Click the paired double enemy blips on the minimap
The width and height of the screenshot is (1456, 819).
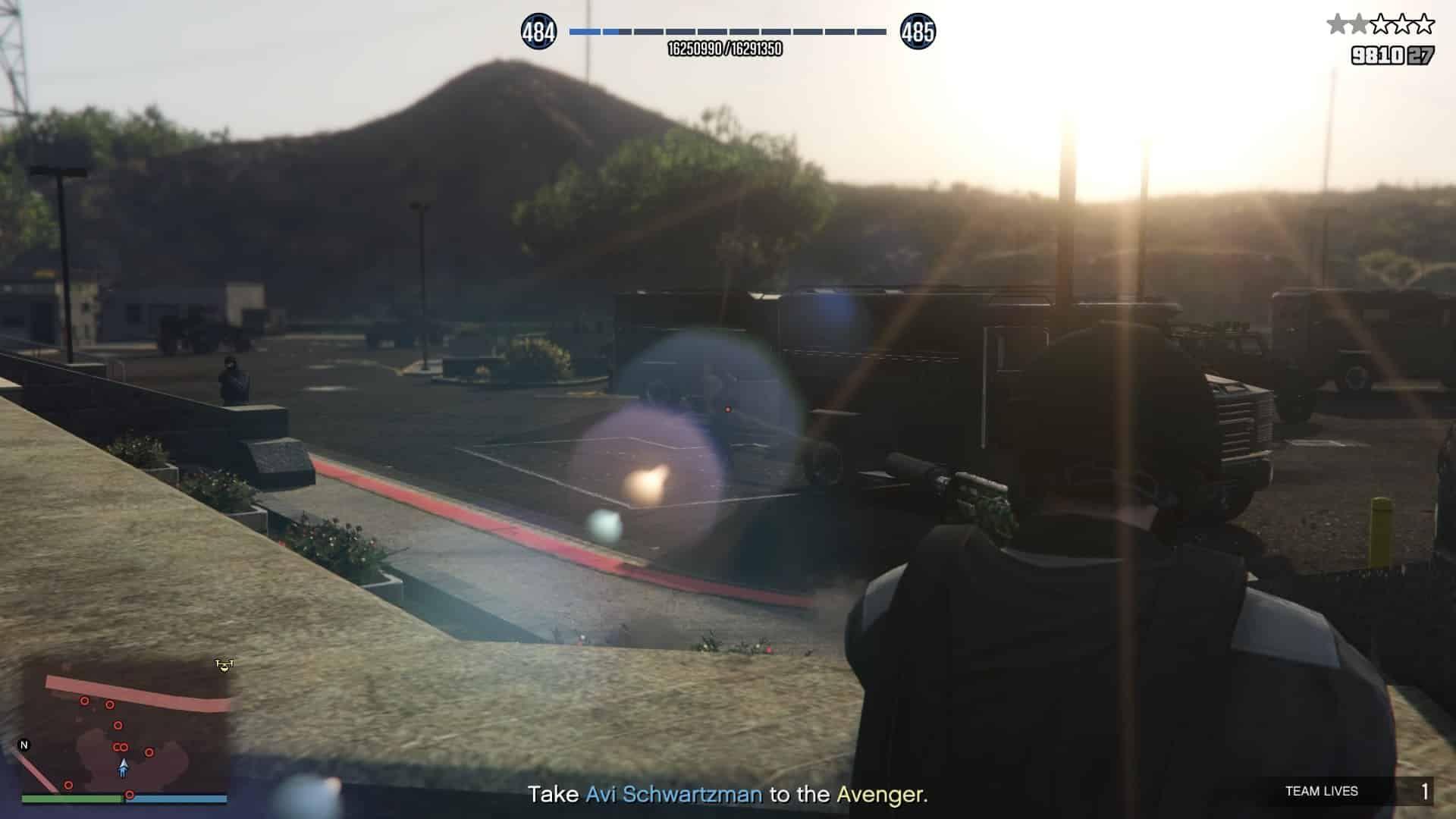click(121, 746)
